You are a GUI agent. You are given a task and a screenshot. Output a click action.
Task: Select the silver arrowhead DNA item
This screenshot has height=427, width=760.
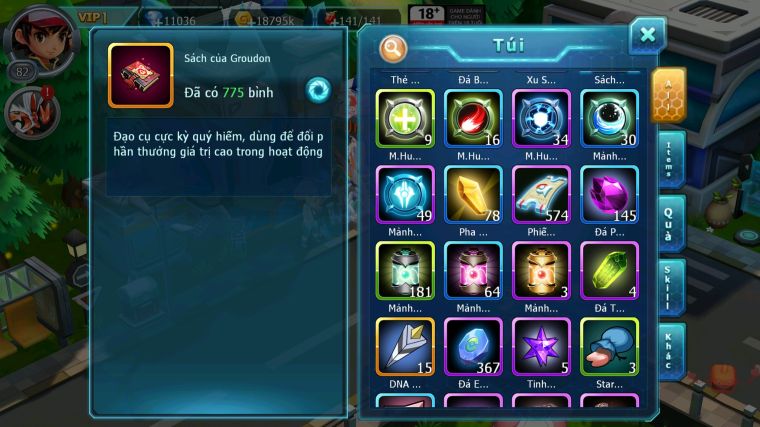(405, 346)
